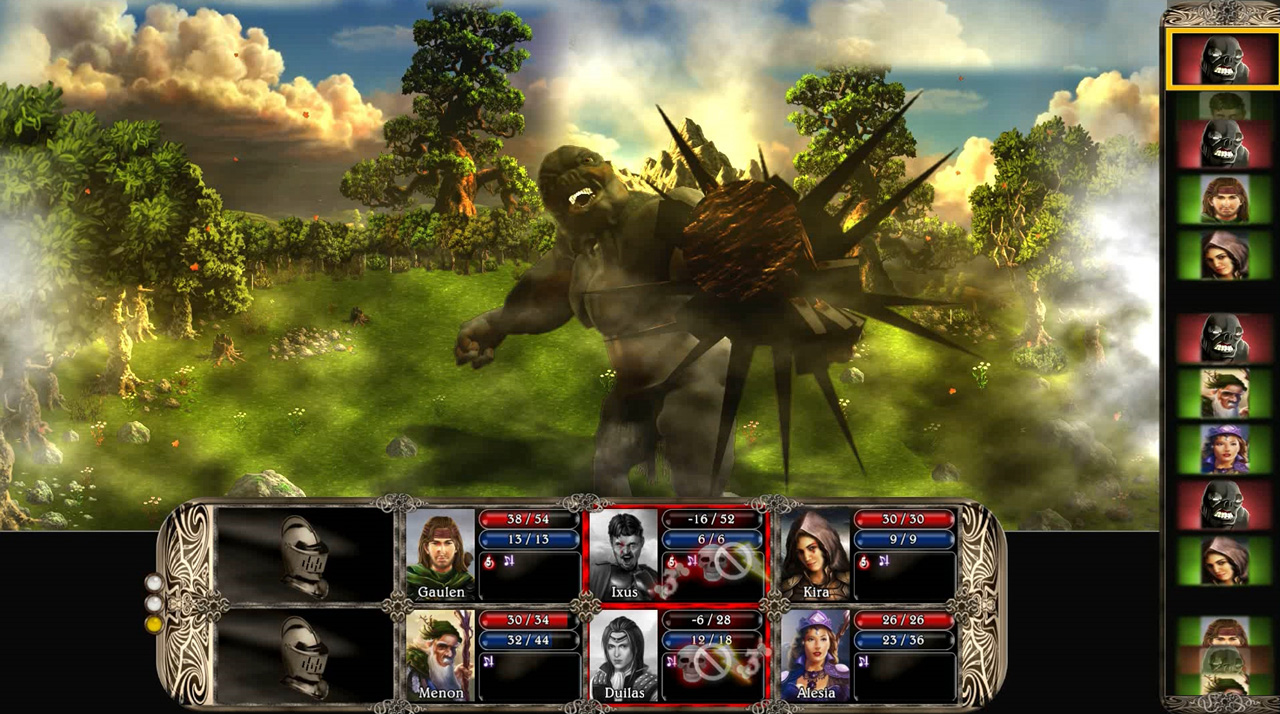Select Alesia's portrait in the turn order
Screen dimensions: 1280x714
(x=1223, y=449)
